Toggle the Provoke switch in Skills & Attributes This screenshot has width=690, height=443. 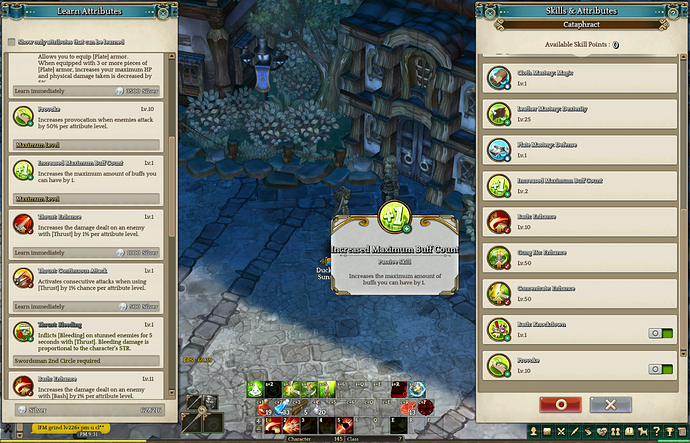pyautogui.click(x=660, y=368)
